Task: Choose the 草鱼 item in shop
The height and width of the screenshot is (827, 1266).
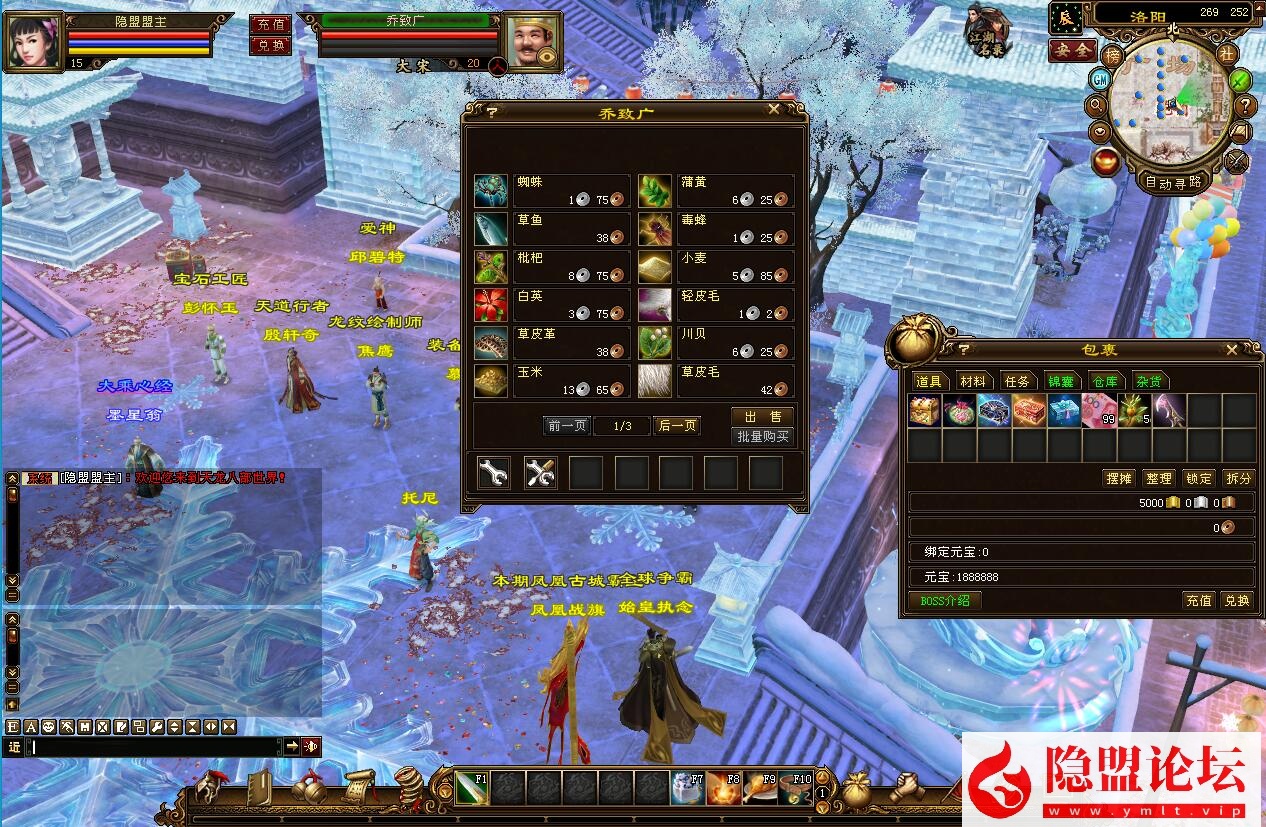Action: click(x=552, y=228)
